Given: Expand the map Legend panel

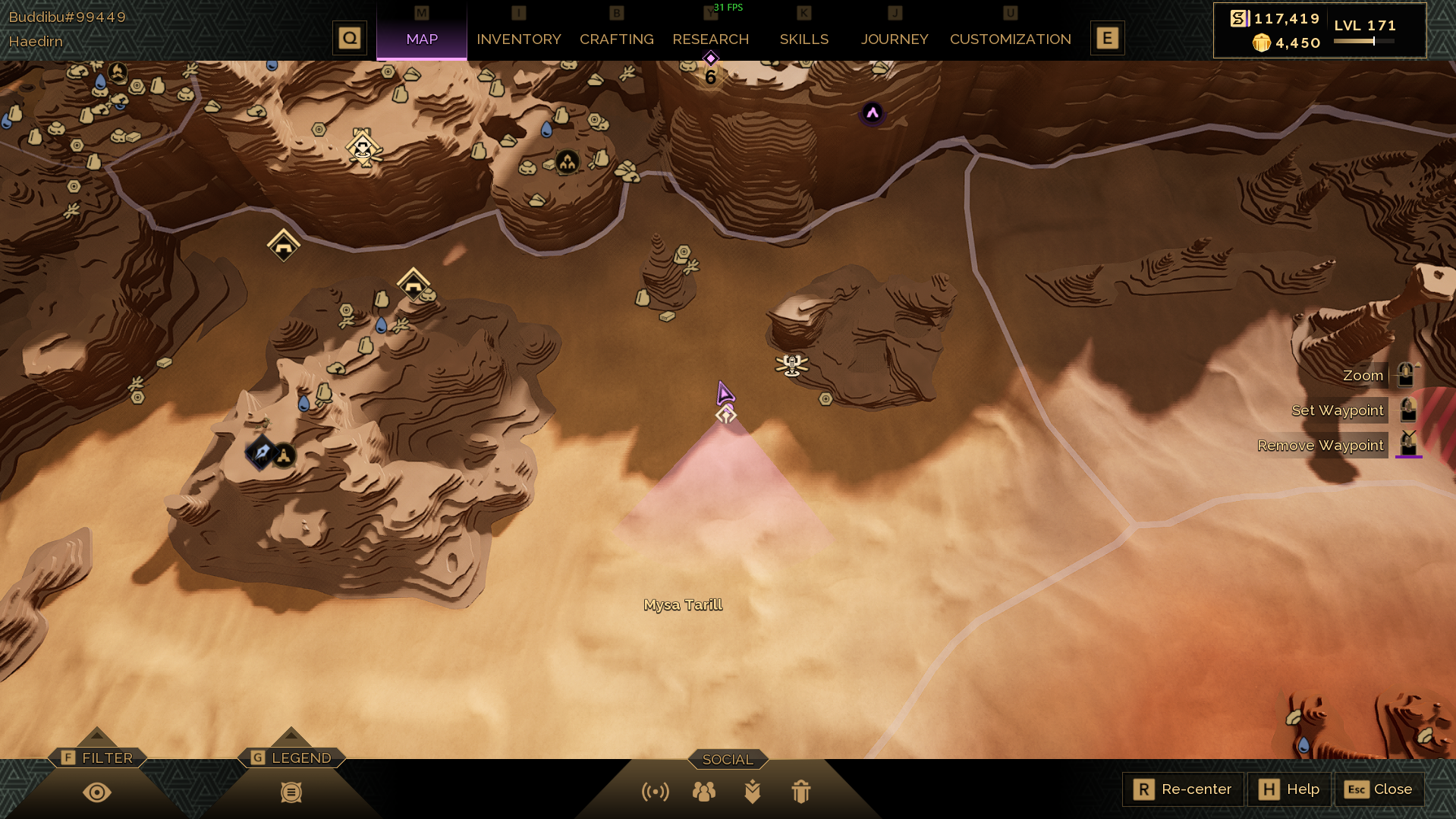Looking at the screenshot, I should pyautogui.click(x=292, y=758).
